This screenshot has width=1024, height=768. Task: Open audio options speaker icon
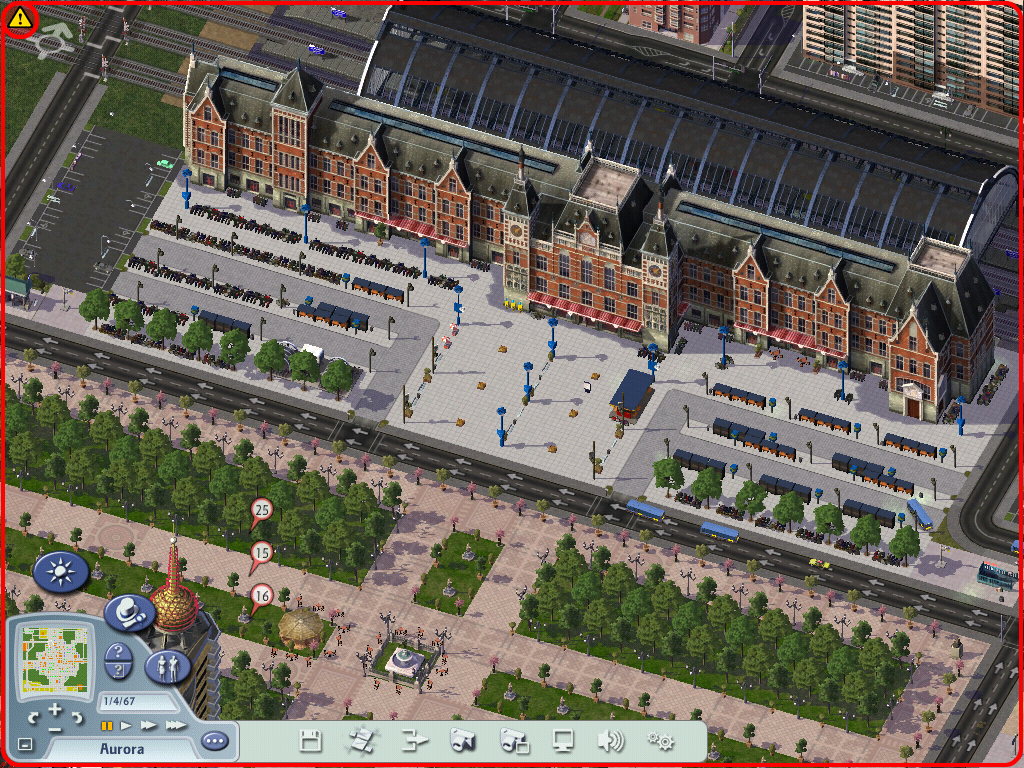pyautogui.click(x=610, y=741)
